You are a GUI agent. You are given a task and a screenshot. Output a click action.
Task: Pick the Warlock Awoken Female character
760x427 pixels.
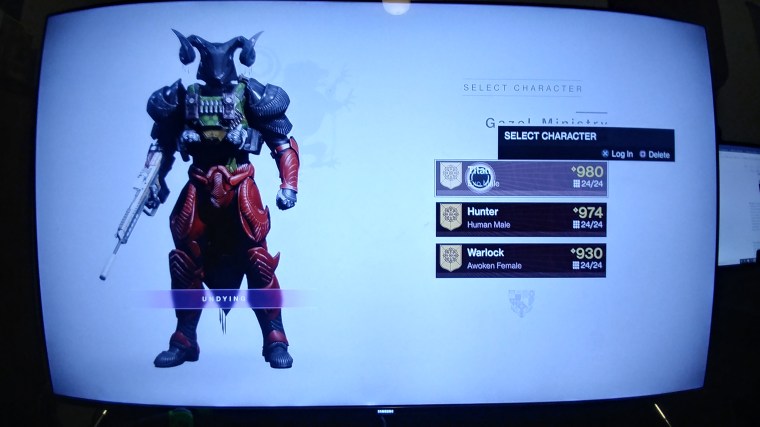pyautogui.click(x=521, y=259)
